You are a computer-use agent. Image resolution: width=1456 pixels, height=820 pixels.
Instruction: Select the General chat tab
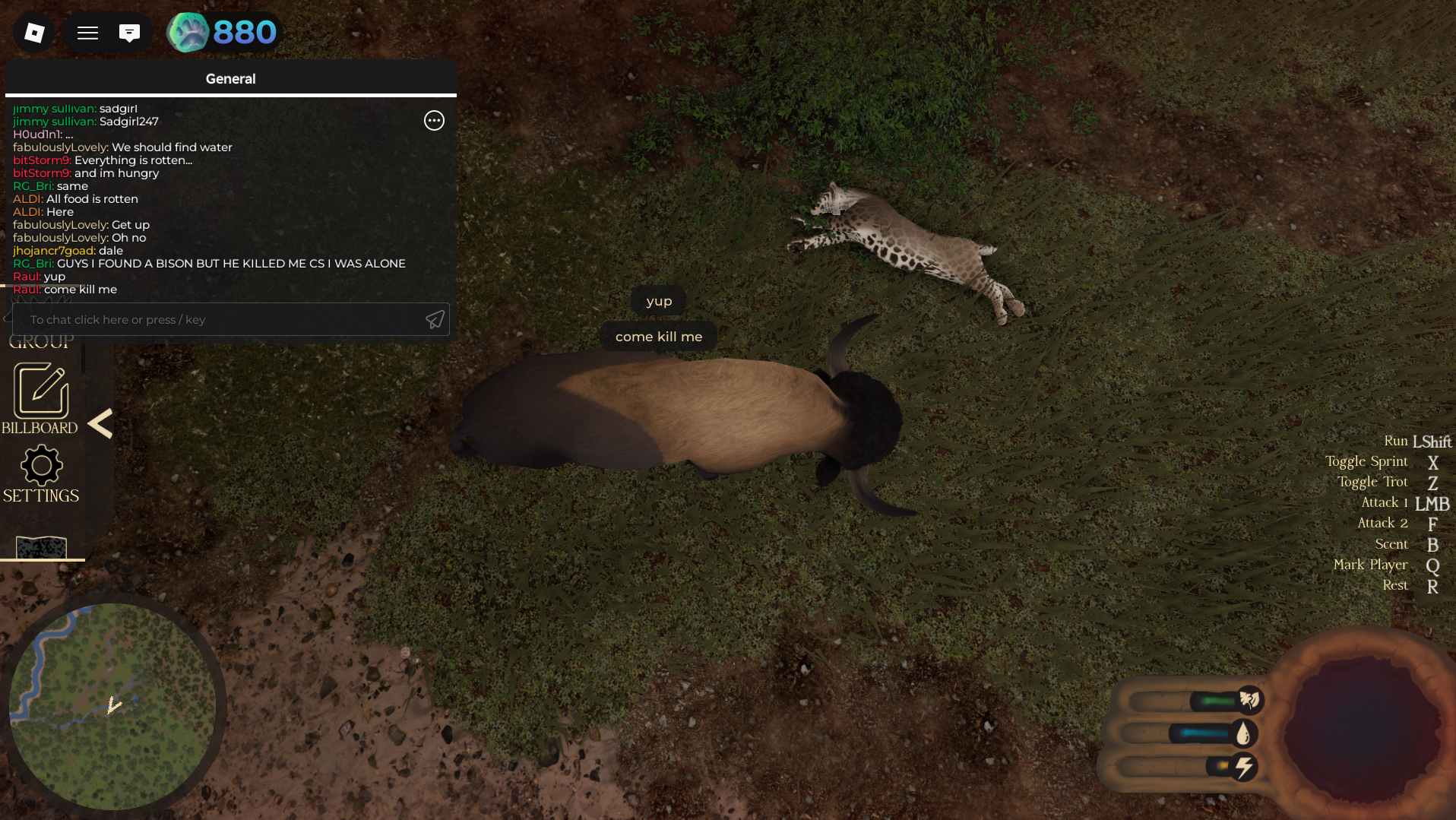tap(230, 79)
